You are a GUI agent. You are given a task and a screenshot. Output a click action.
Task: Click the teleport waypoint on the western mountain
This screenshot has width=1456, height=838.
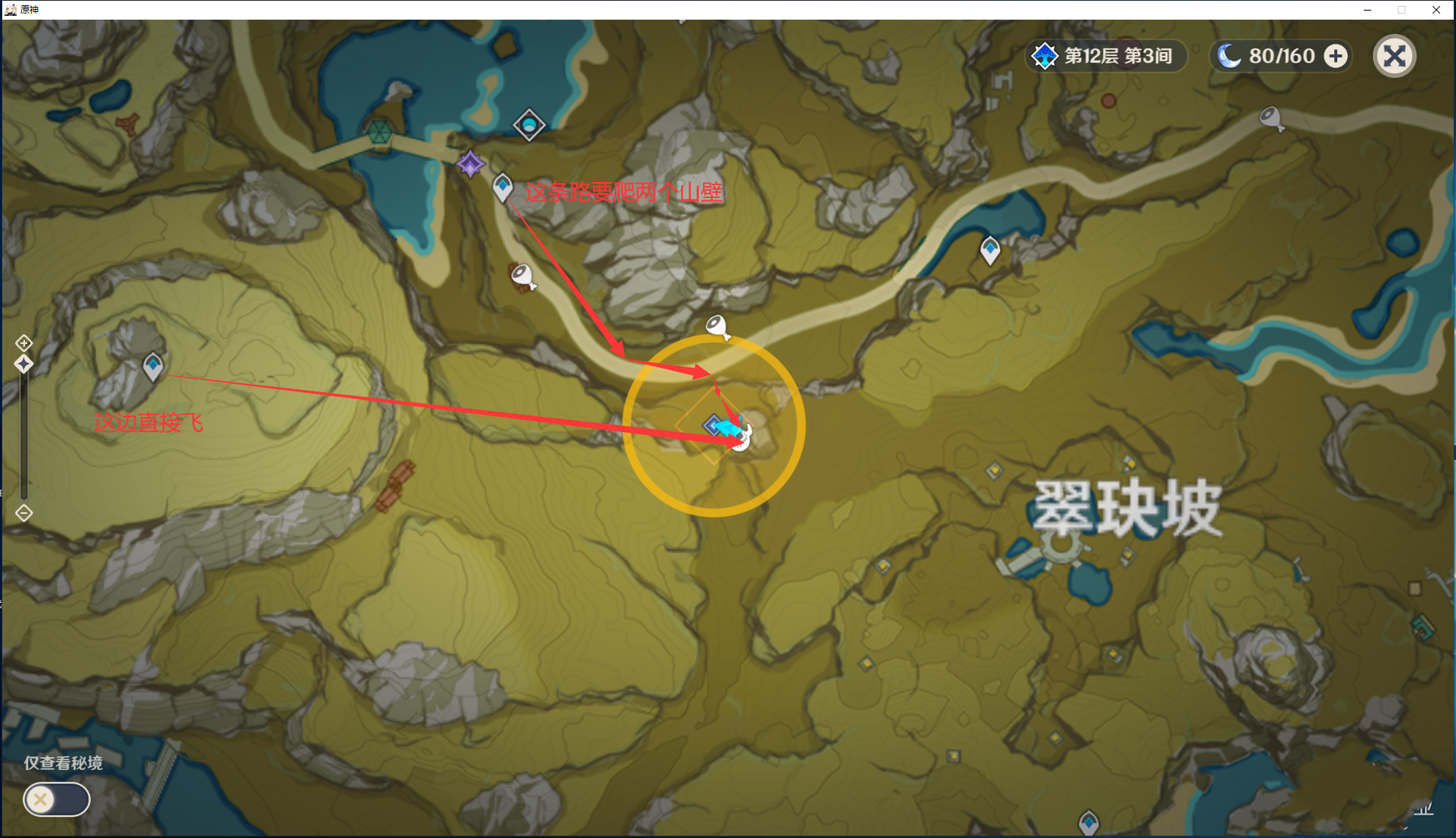point(153,366)
